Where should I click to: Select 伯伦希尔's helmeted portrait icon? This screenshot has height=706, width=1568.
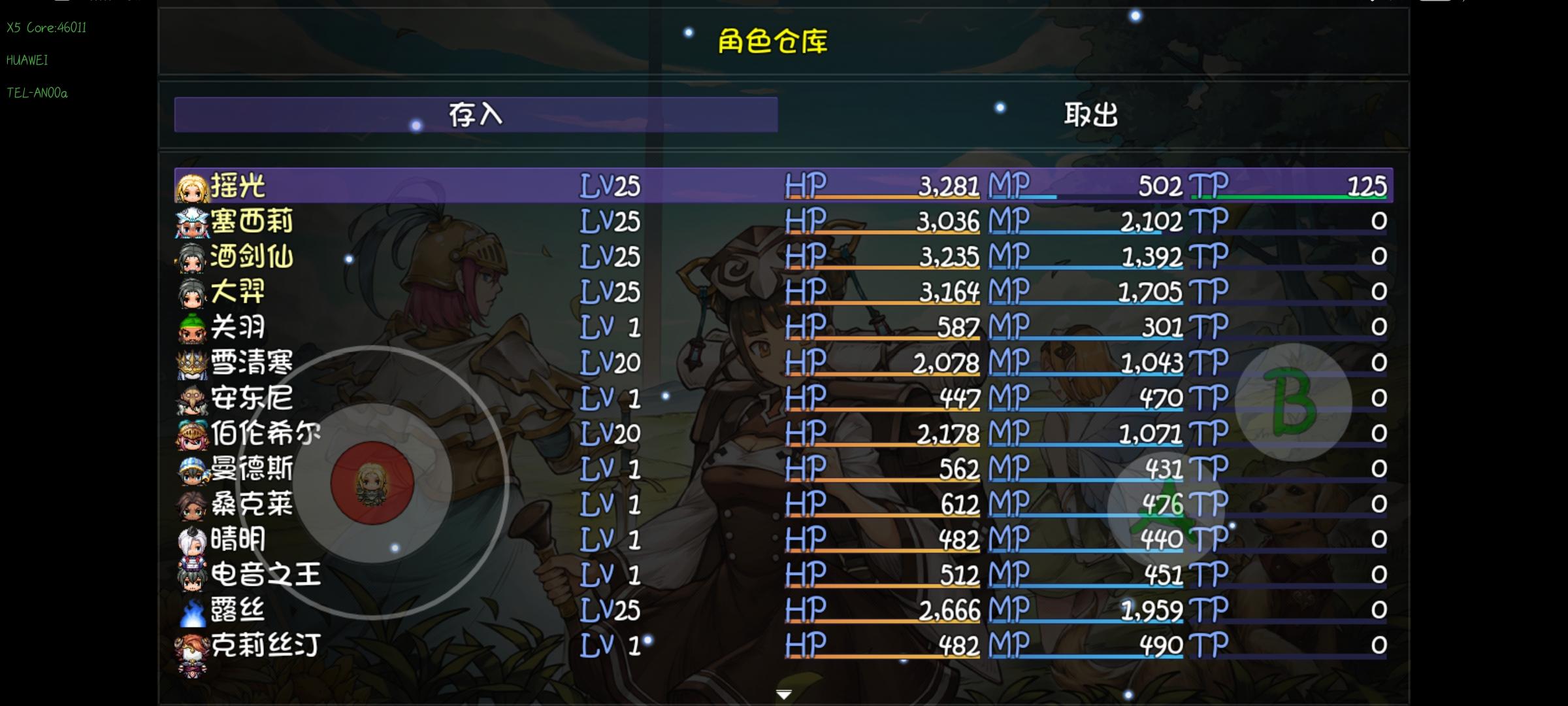[x=191, y=433]
